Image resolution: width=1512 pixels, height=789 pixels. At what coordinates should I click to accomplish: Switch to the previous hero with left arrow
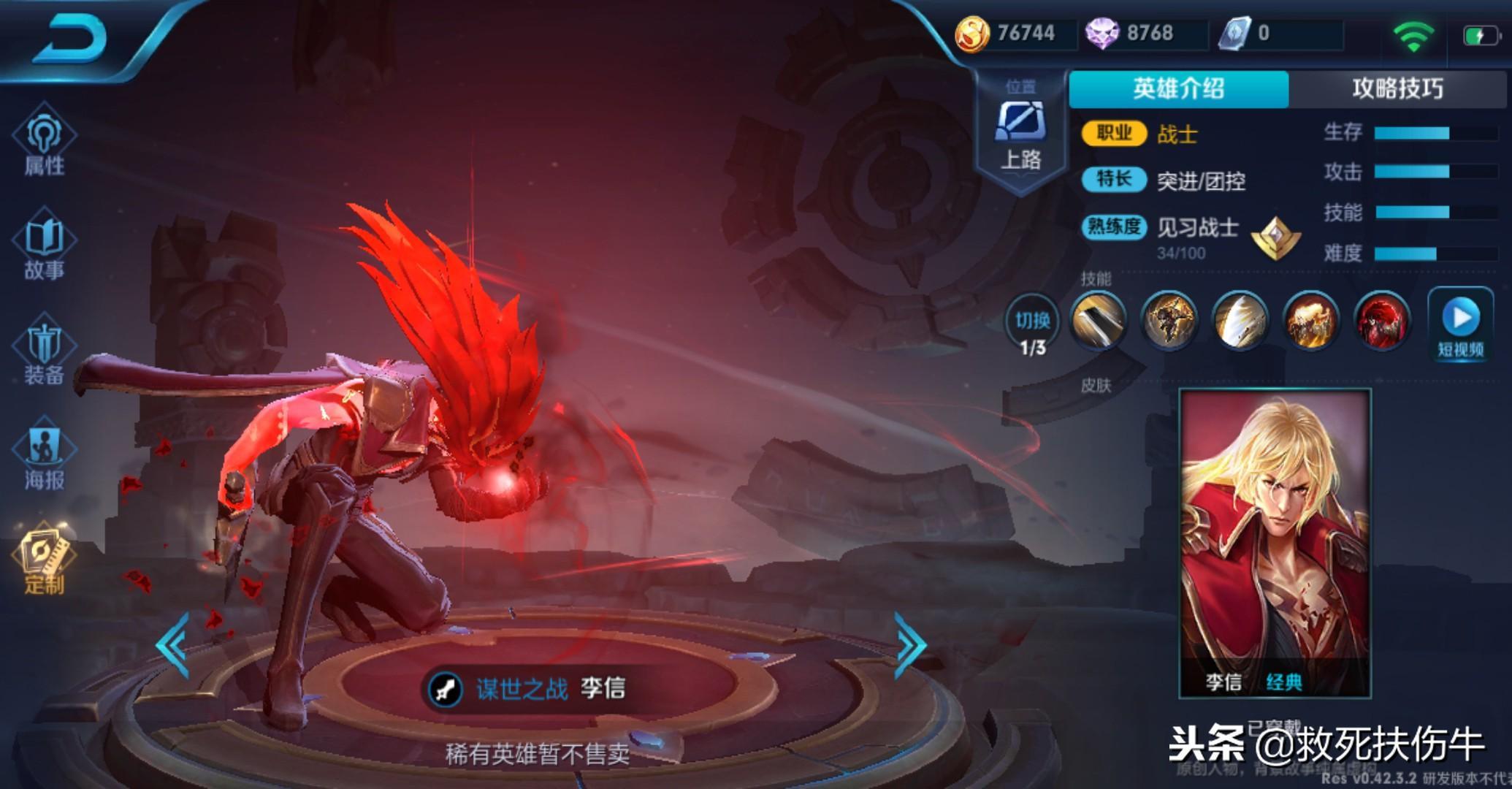coord(174,645)
